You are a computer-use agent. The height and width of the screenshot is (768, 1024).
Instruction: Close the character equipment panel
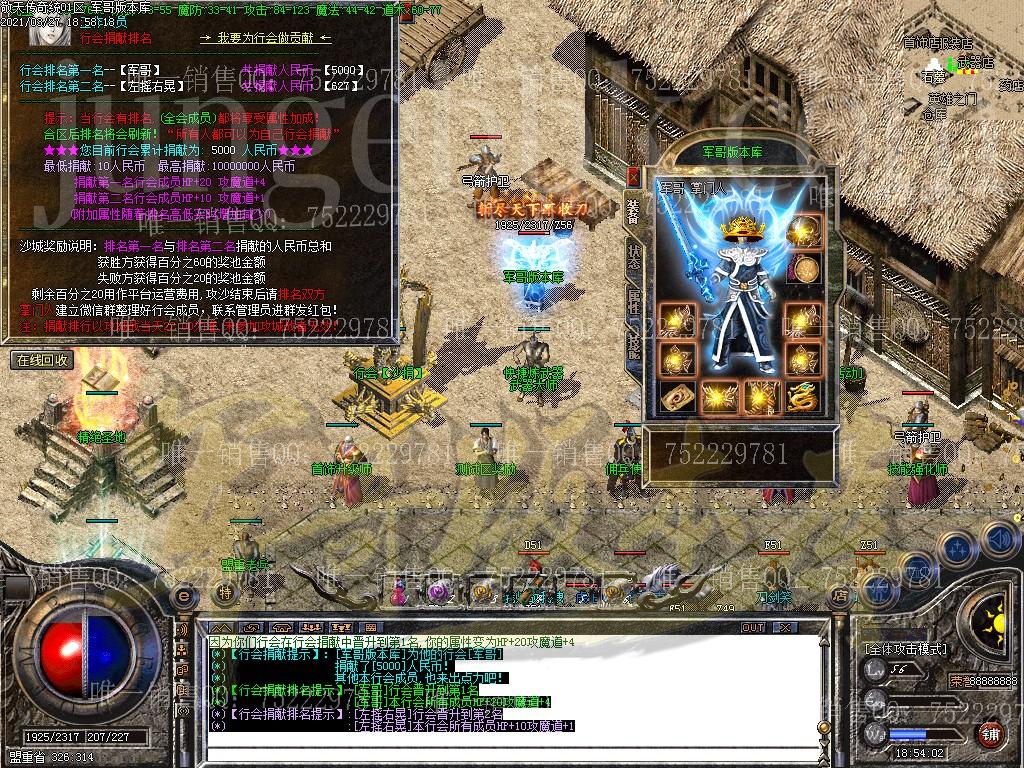click(632, 176)
